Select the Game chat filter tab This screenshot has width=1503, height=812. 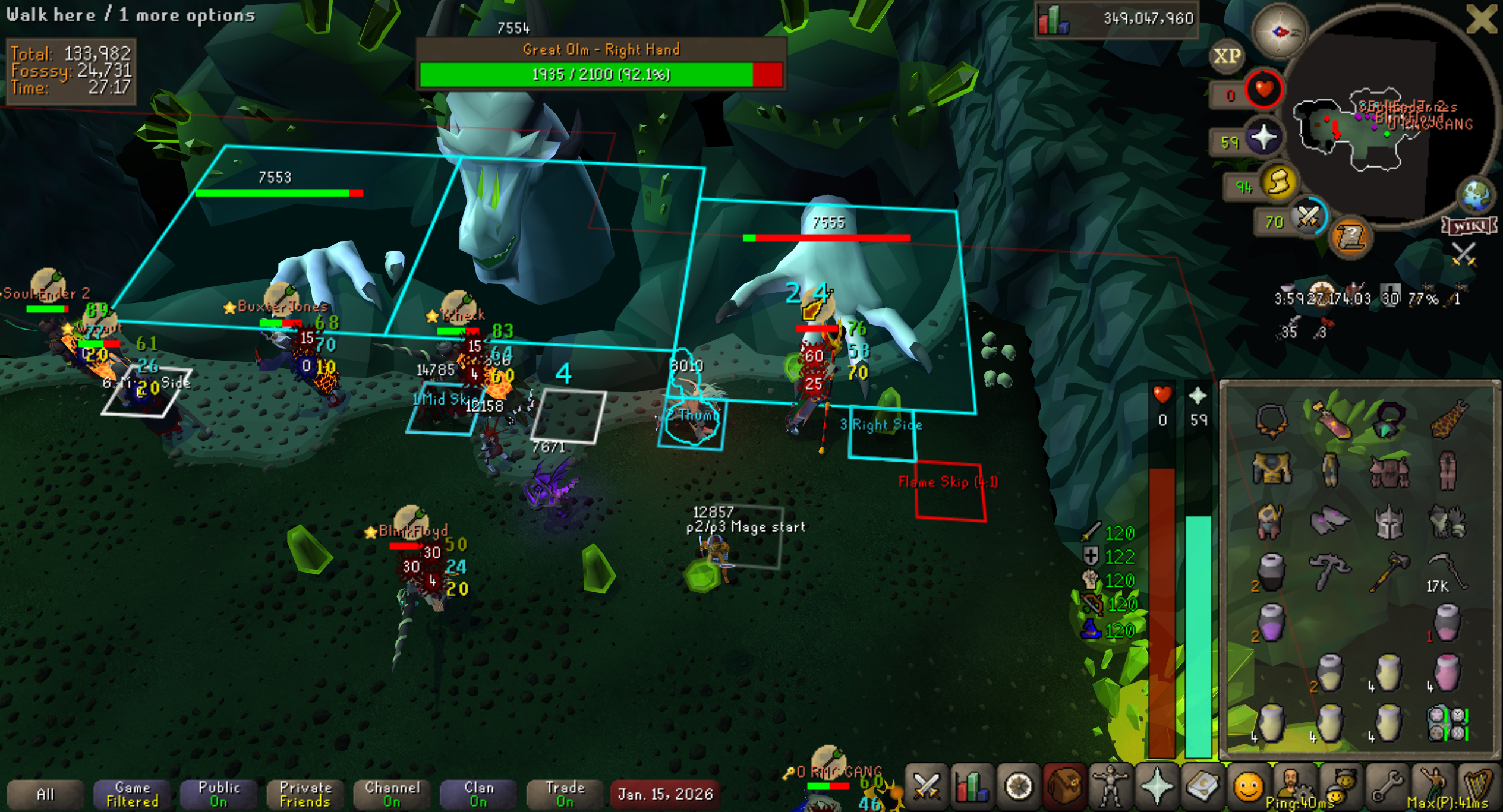[132, 794]
